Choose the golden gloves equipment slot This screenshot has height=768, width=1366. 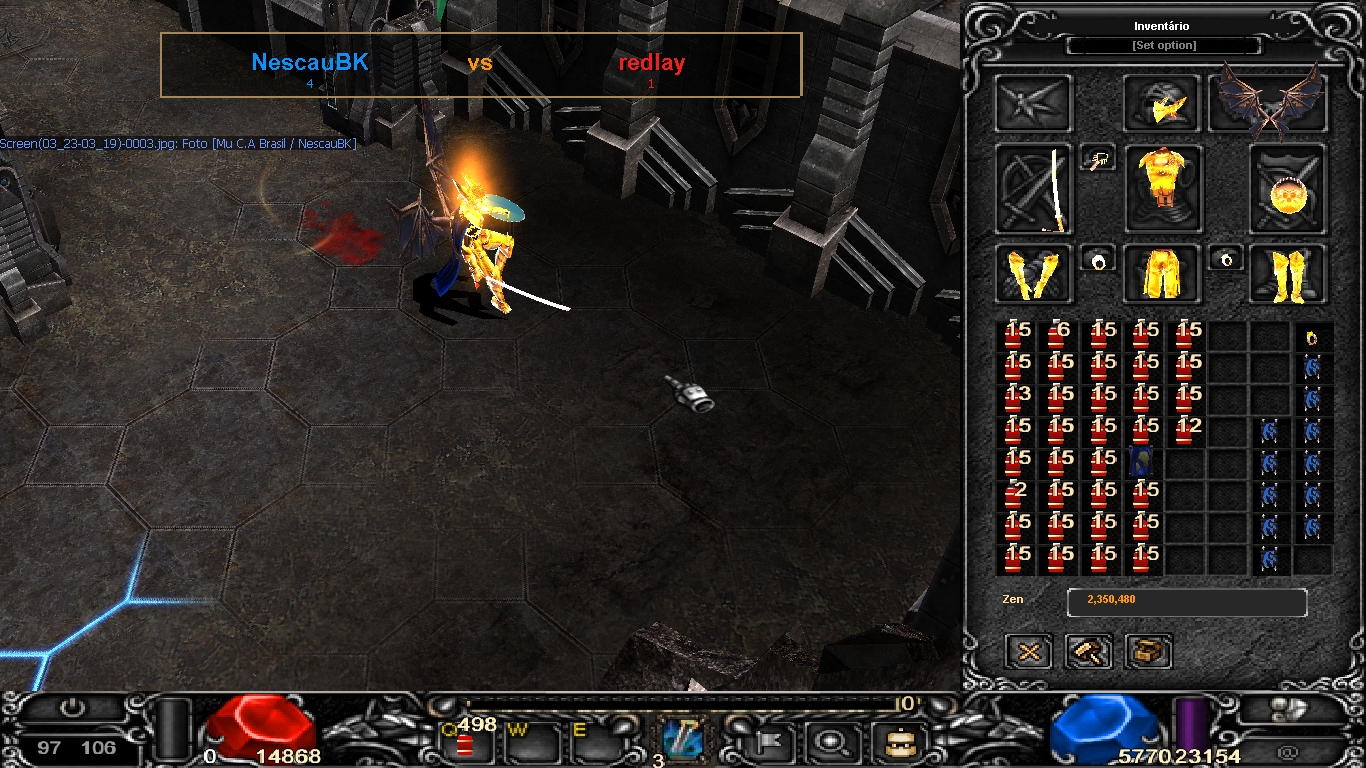(x=1034, y=274)
